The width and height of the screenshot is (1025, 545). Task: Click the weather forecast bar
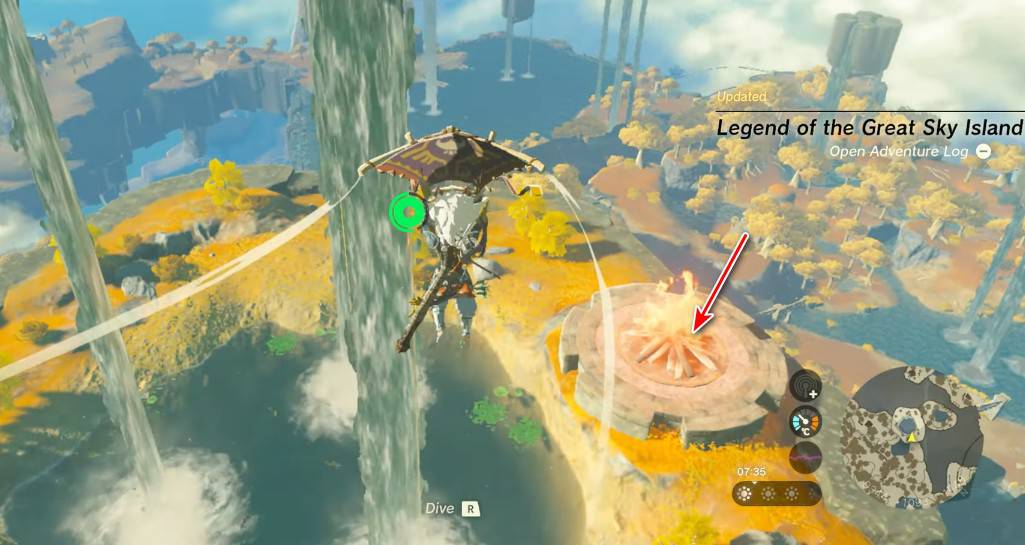(x=777, y=493)
